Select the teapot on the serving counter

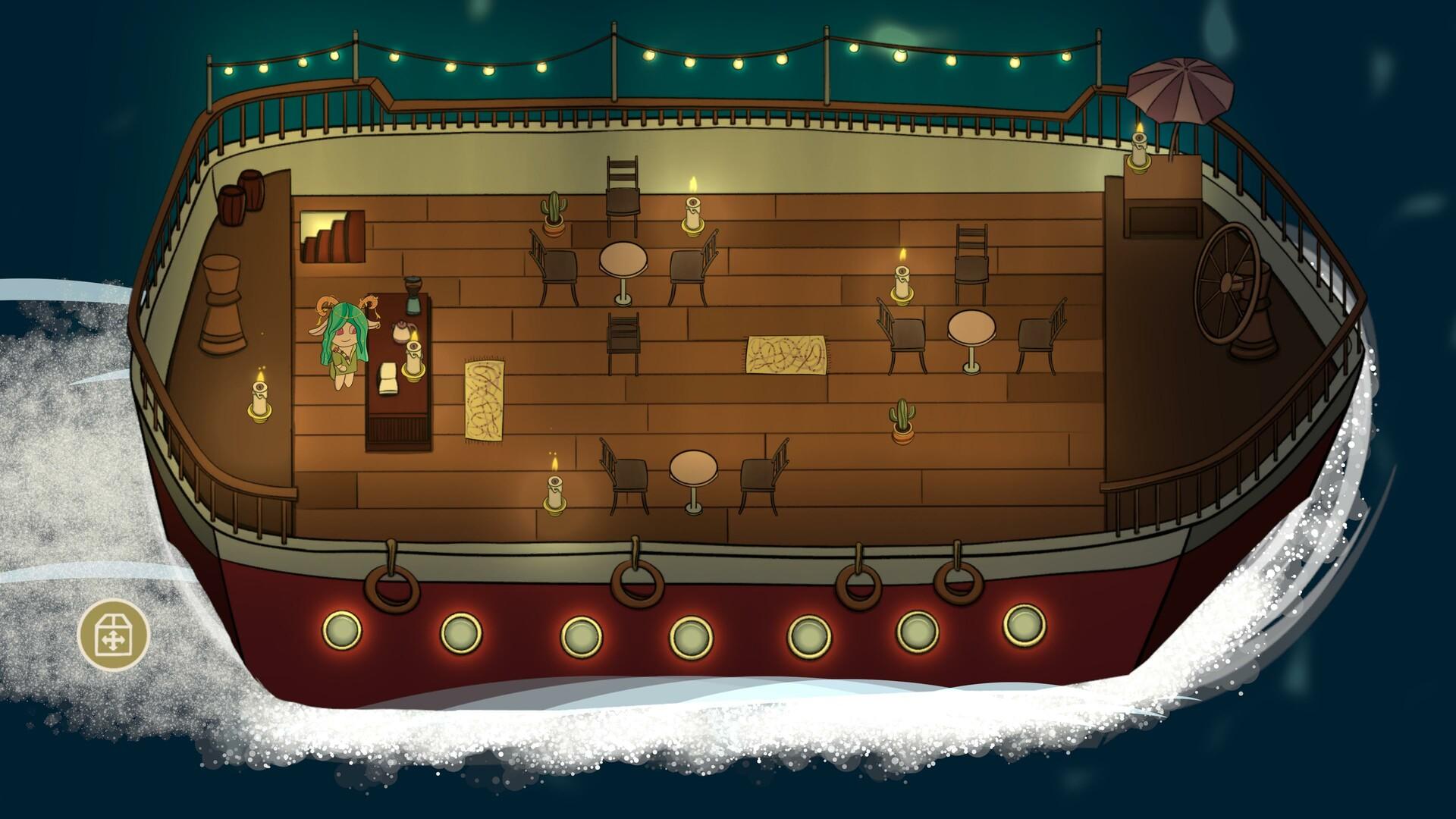coord(401,332)
